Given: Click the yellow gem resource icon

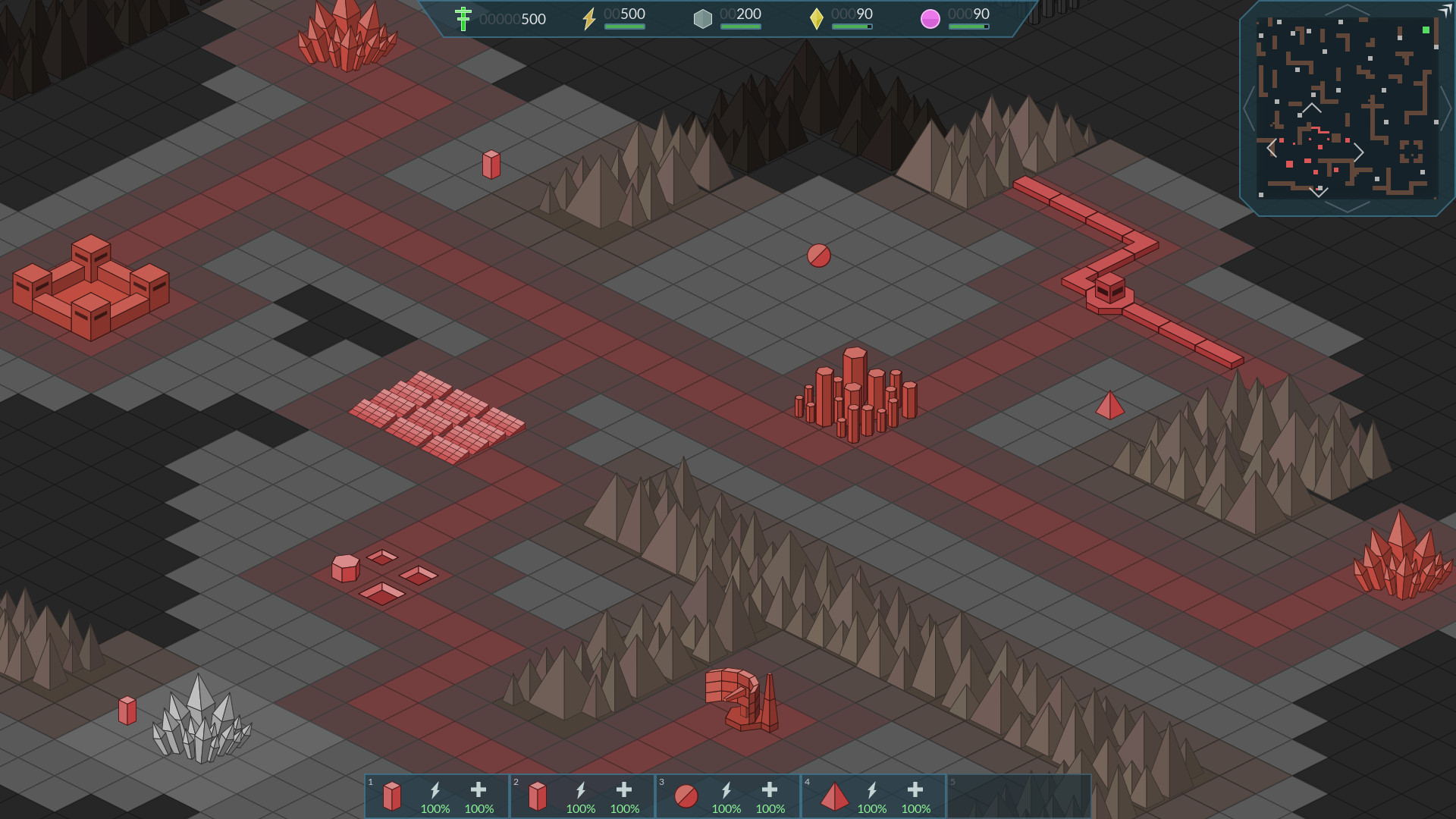Looking at the screenshot, I should [817, 18].
